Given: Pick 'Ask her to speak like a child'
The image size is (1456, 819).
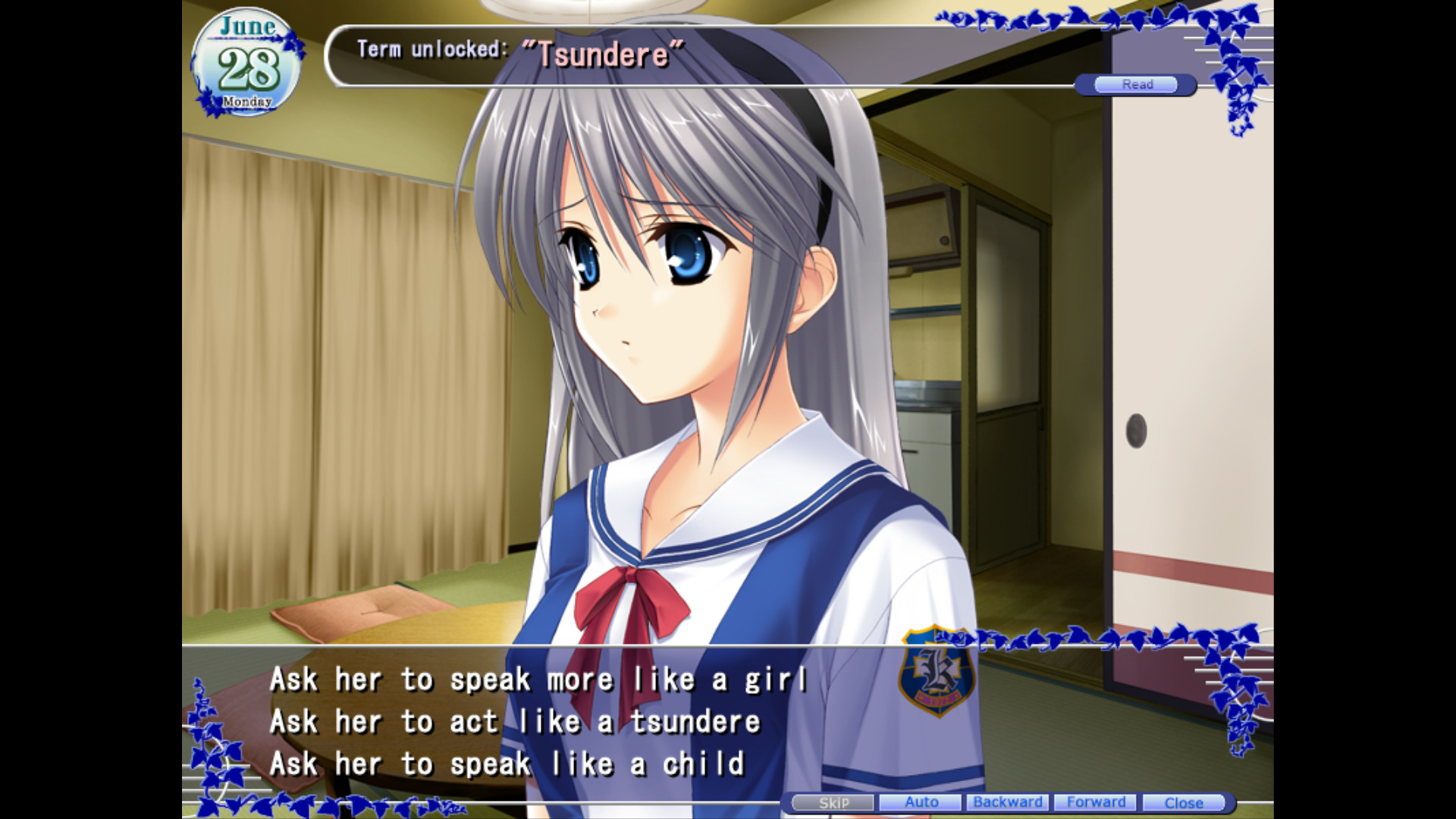Looking at the screenshot, I should point(507,764).
